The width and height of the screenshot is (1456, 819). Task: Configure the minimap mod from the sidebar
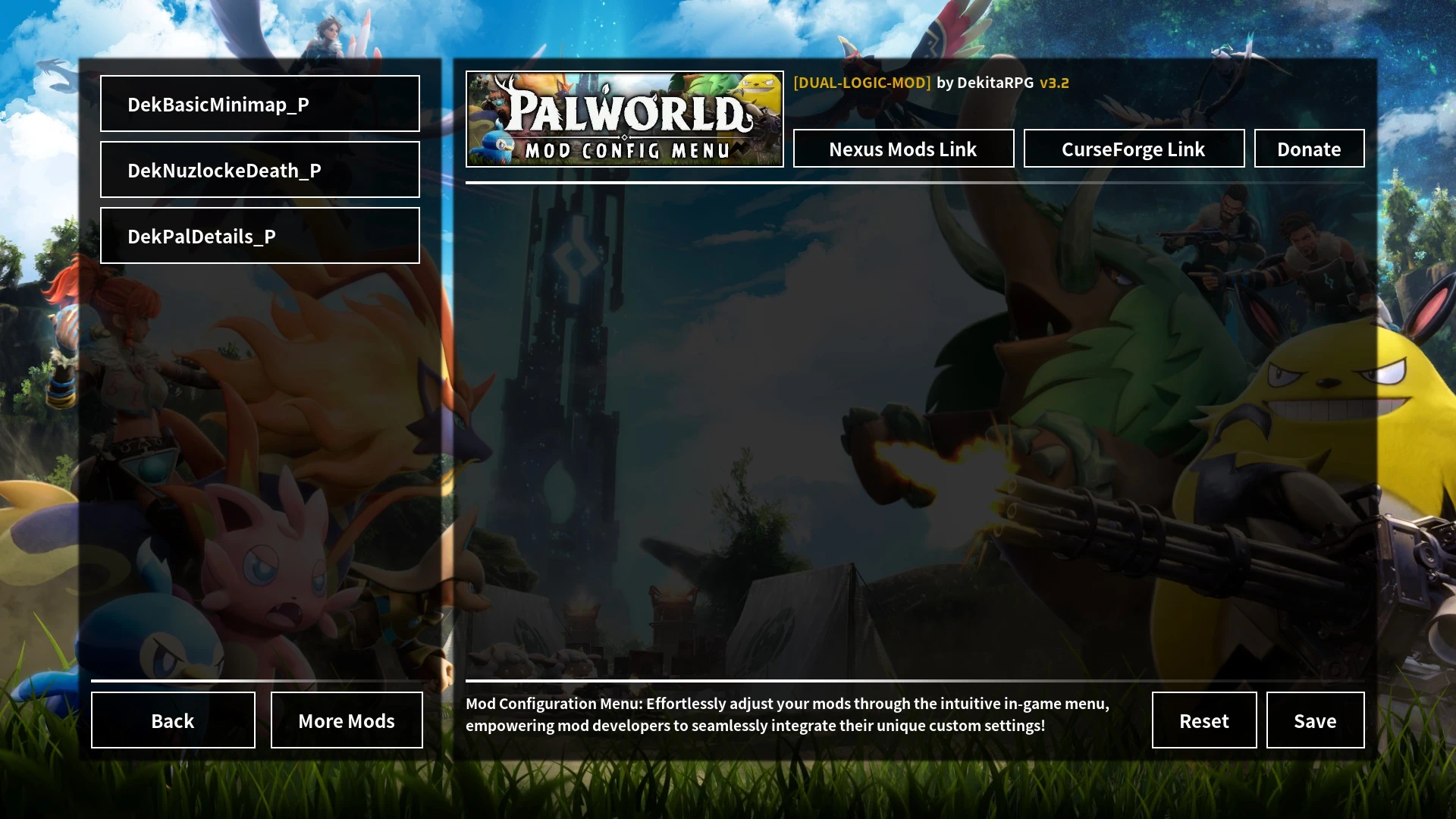(259, 105)
